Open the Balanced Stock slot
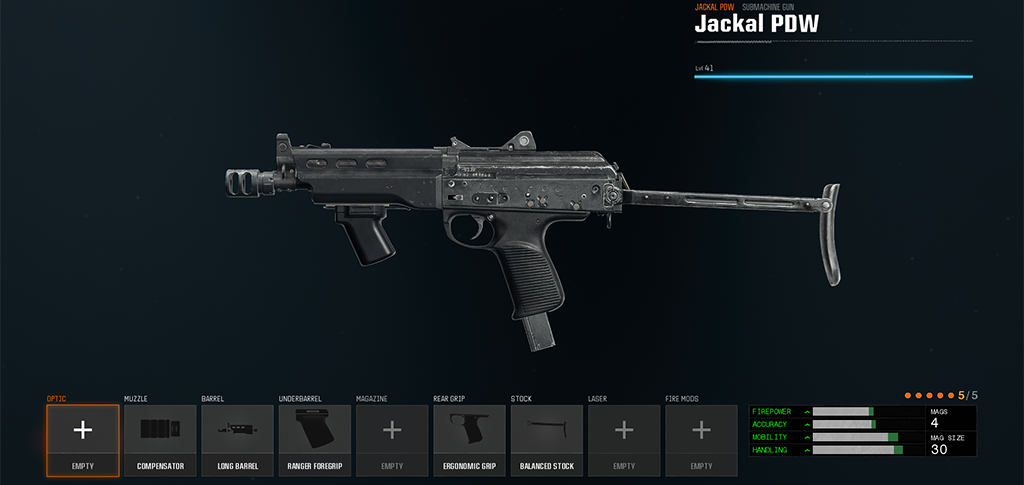The image size is (1024, 485). pos(547,440)
